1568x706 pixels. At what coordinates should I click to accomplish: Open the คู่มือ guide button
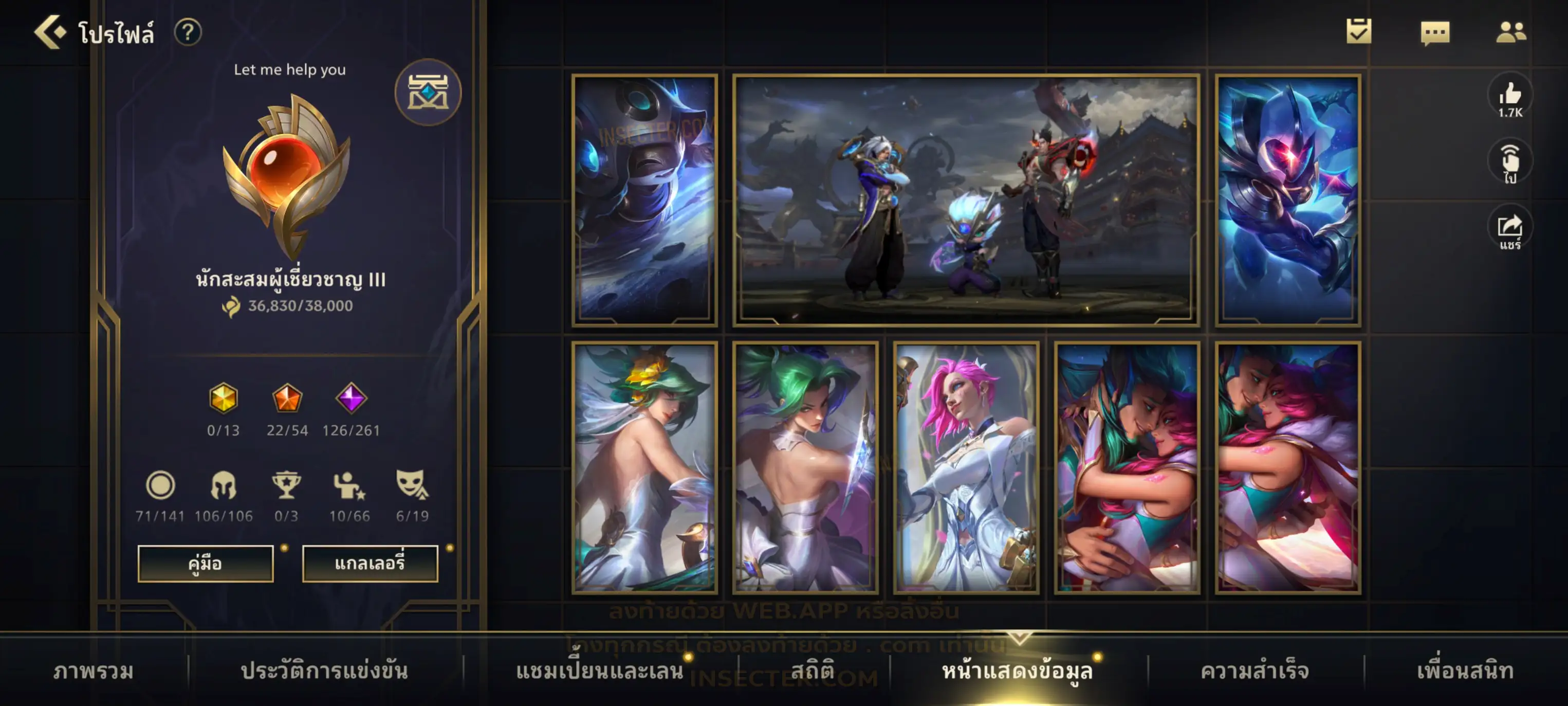(205, 564)
